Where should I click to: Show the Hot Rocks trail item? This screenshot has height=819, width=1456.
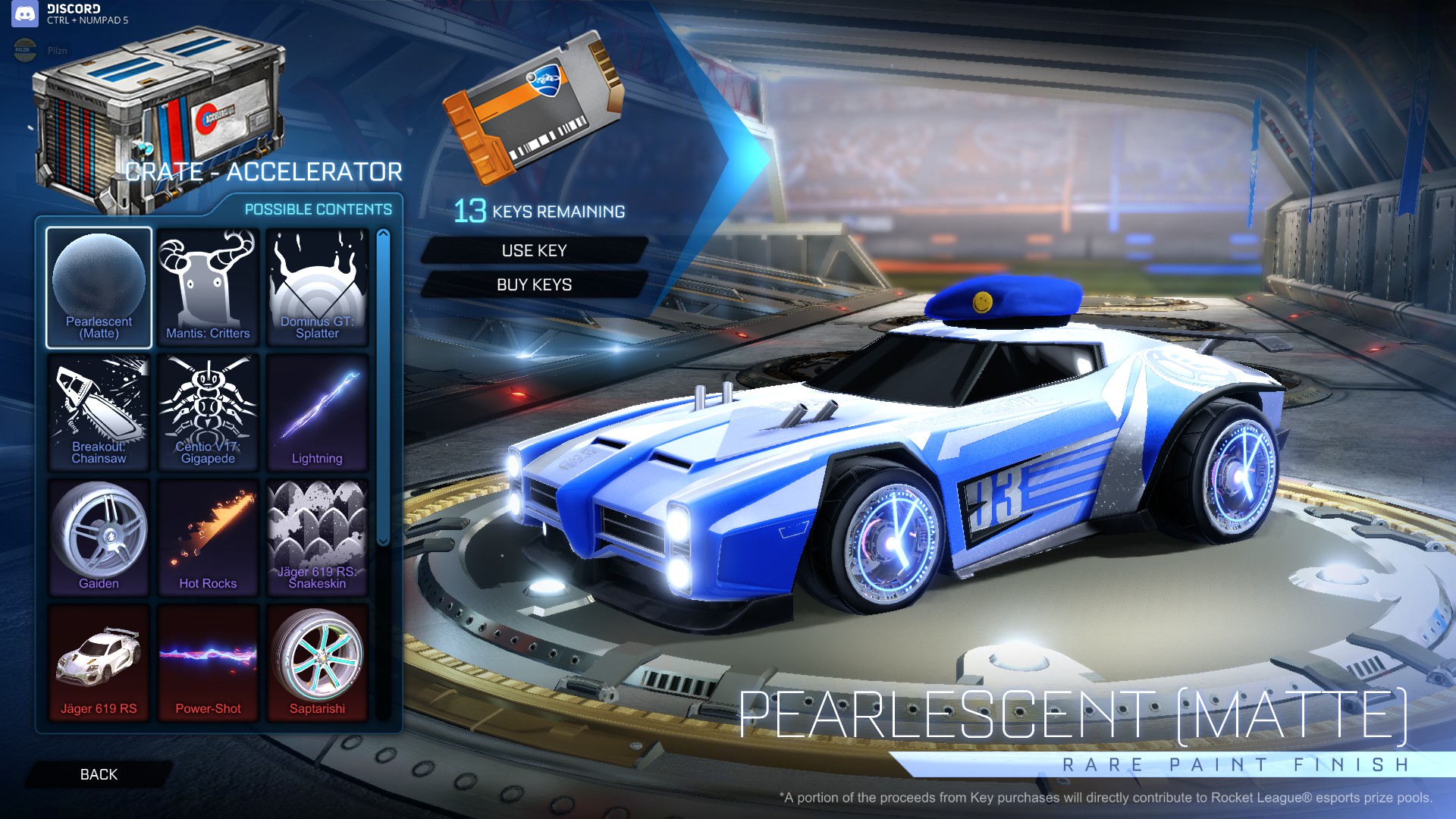point(208,538)
